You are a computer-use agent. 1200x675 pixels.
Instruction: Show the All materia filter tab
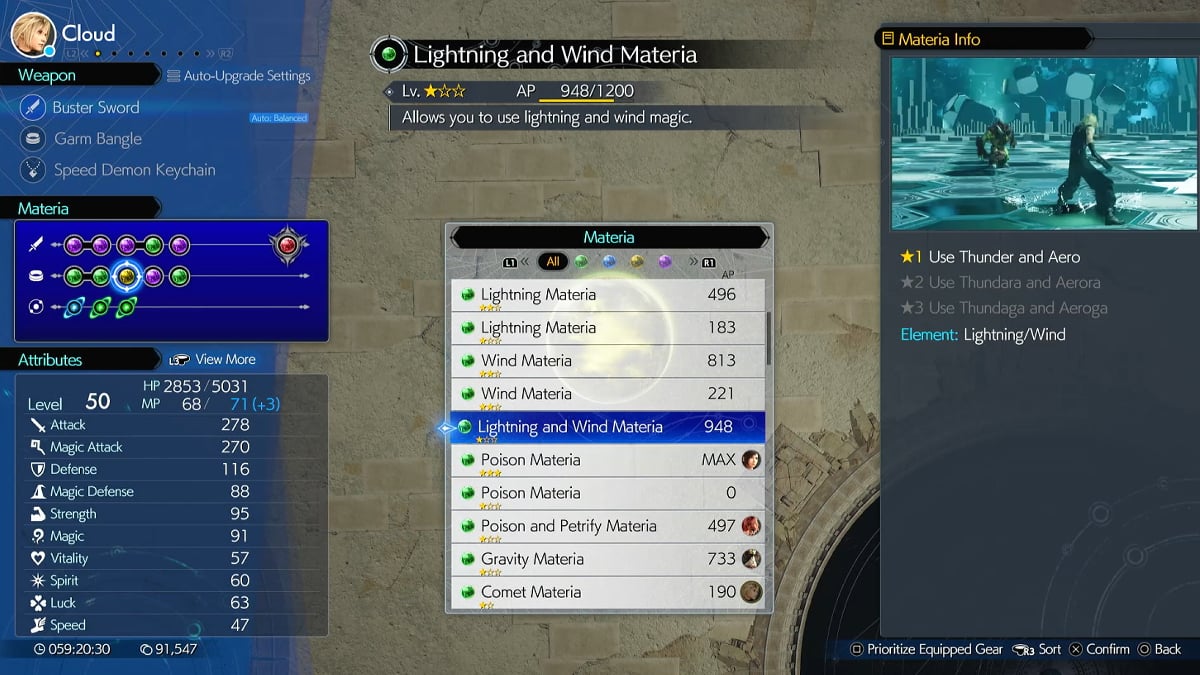tap(552, 262)
